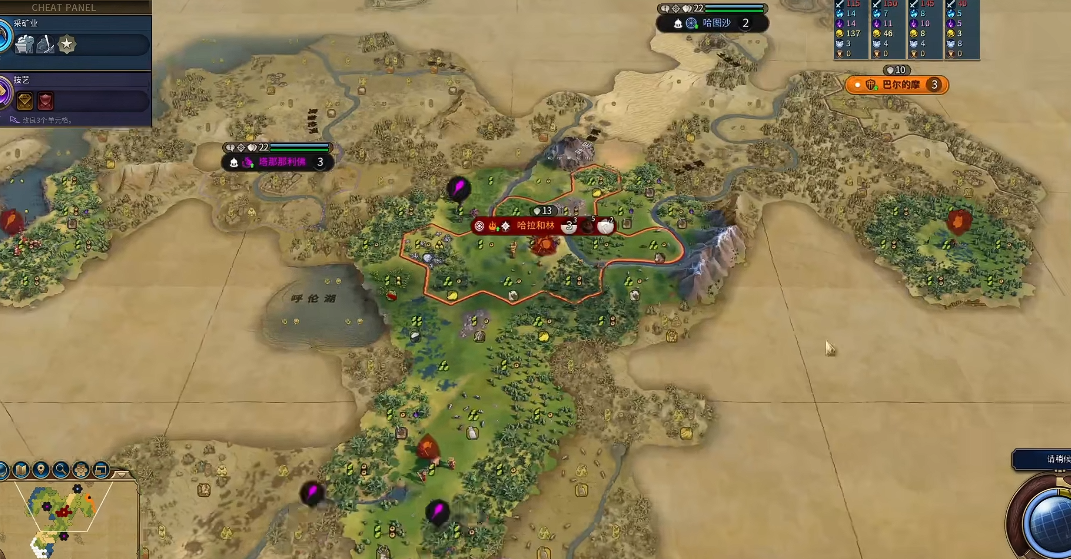
Task: Open the 技艺 civic entry
Action: coord(20,79)
